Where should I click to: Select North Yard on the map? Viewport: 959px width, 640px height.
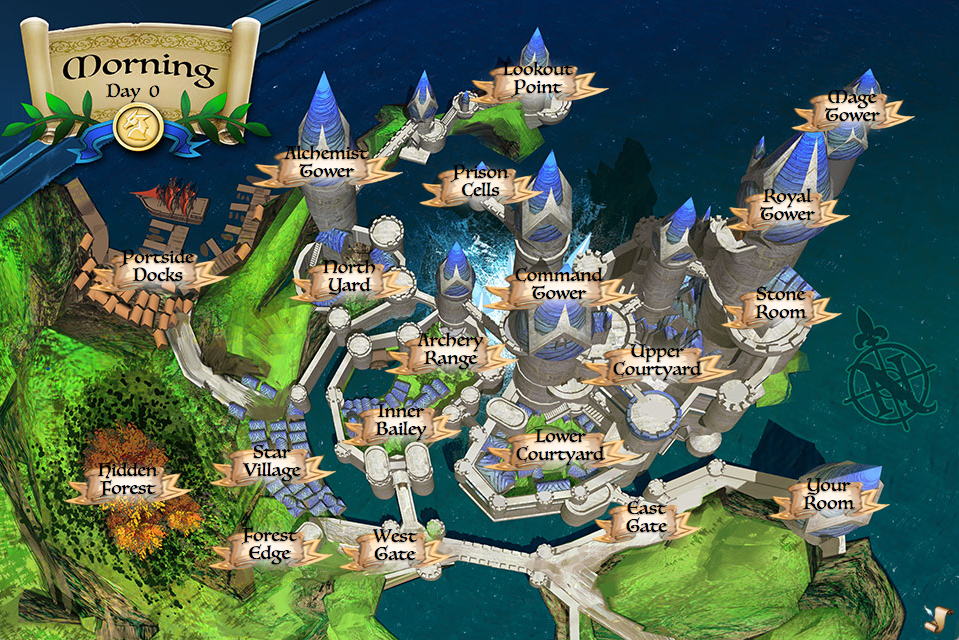350,279
